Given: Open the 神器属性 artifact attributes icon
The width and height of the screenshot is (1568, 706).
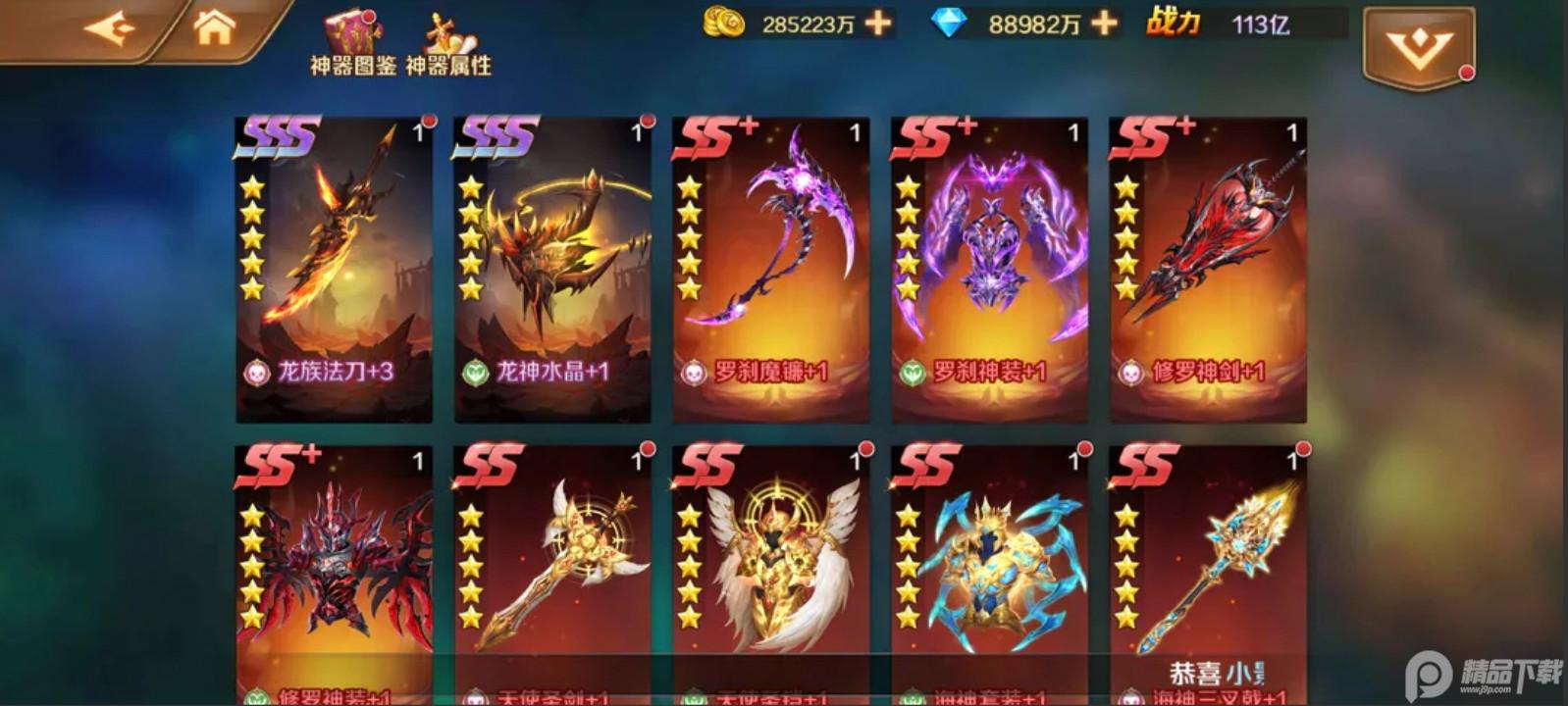Looking at the screenshot, I should coord(450,29).
